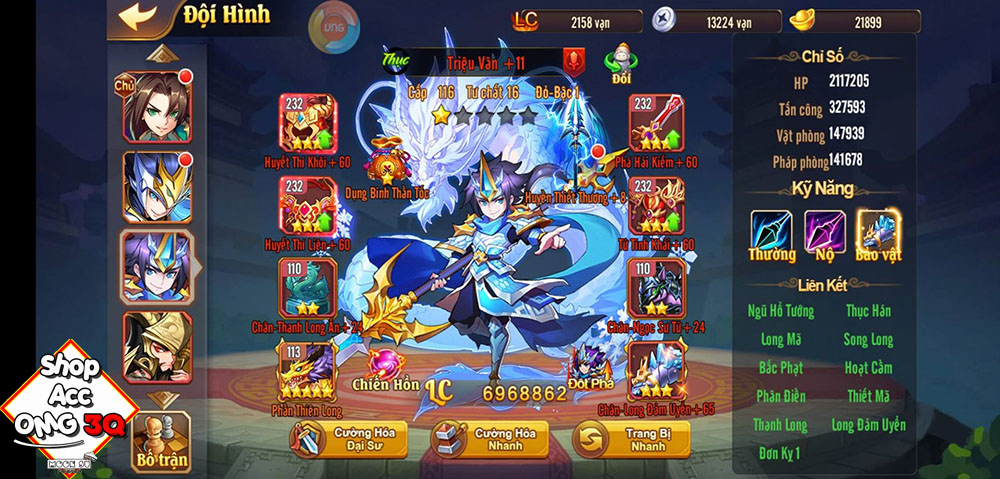Open the Chân-Ngọc Sư Tử slot

[656, 289]
